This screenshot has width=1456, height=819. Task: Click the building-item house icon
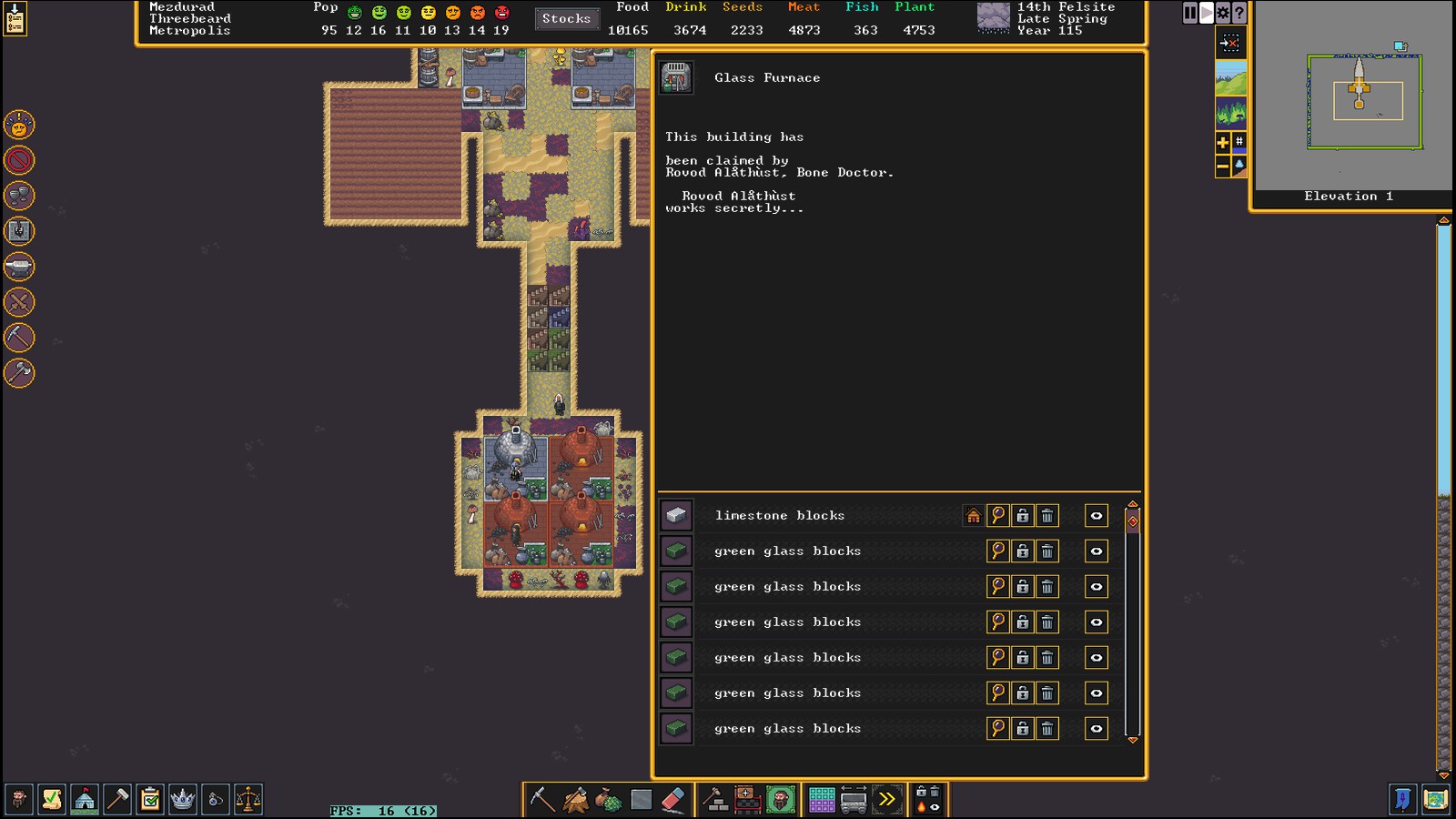973,516
